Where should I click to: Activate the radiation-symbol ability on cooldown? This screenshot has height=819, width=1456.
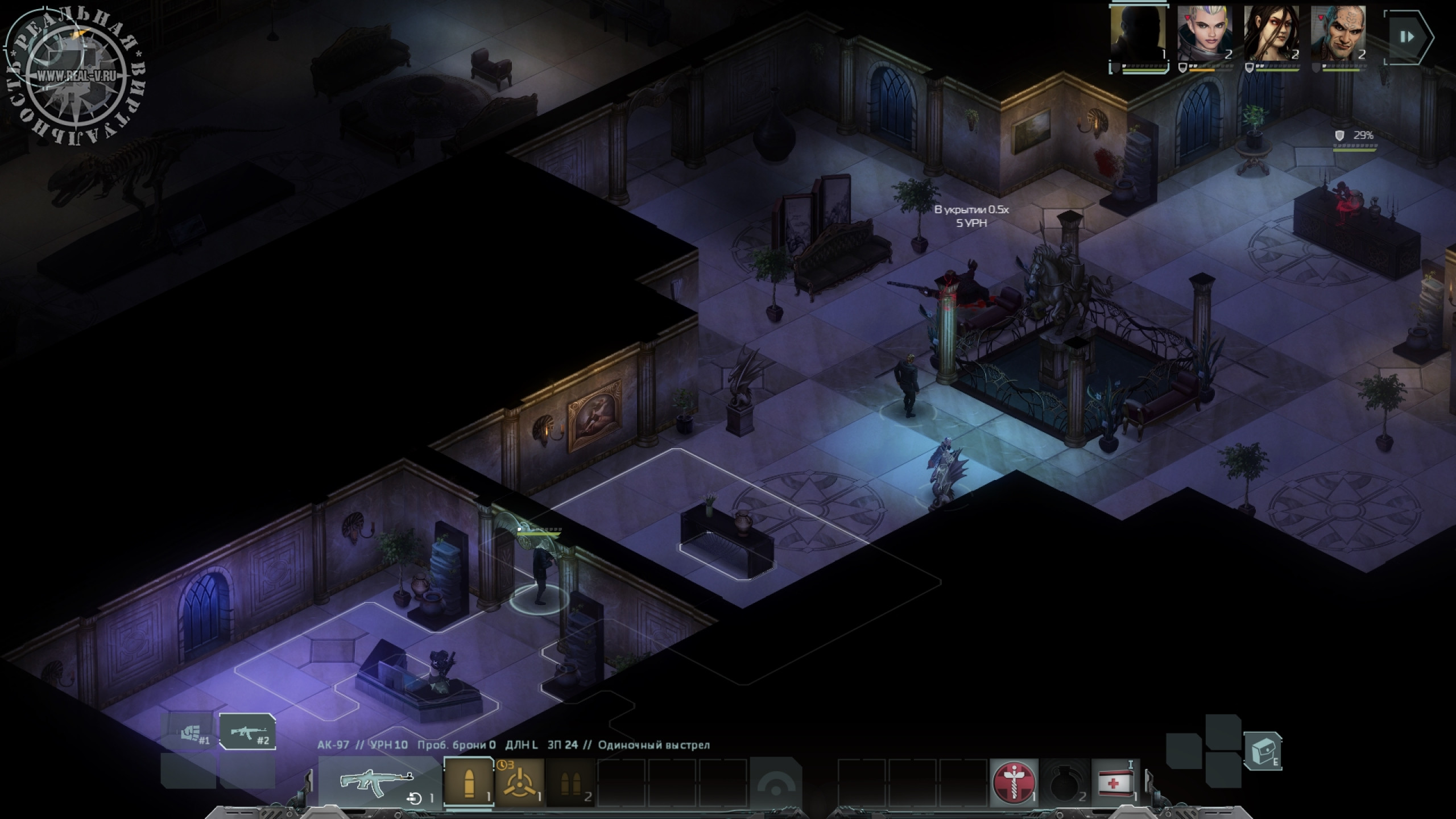(519, 783)
